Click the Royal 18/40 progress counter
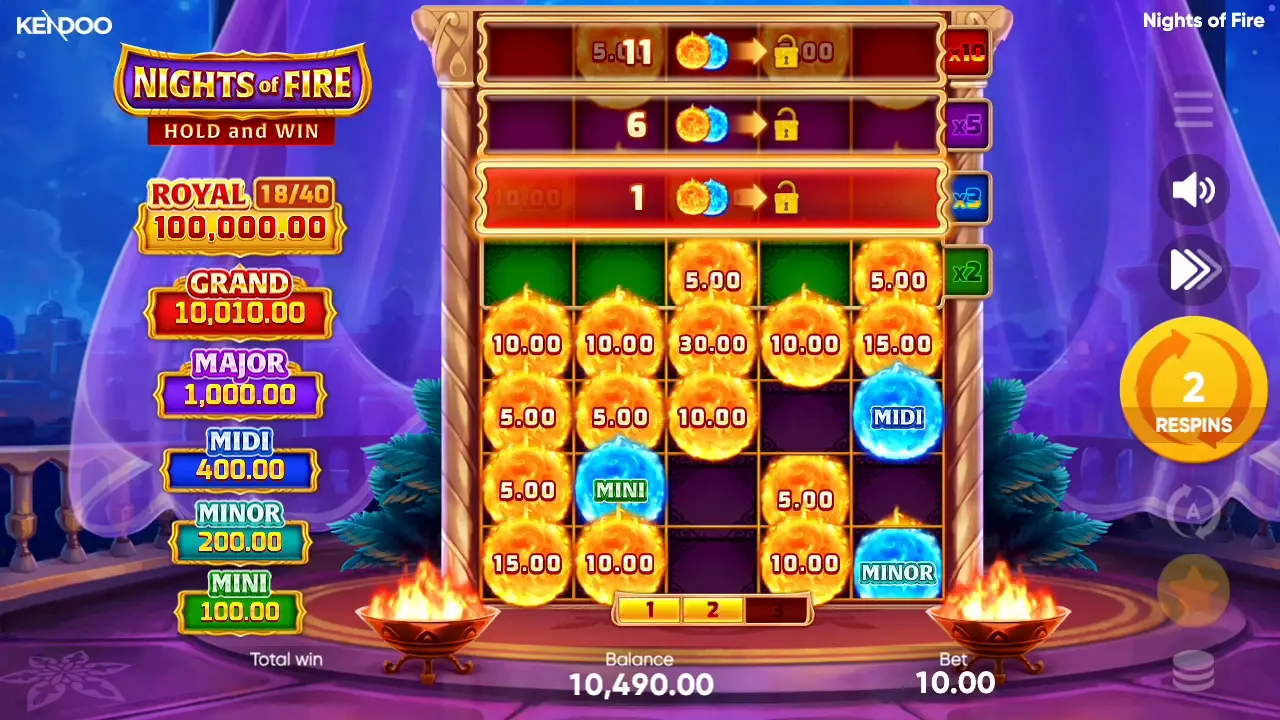Image resolution: width=1280 pixels, height=720 pixels. click(x=295, y=194)
